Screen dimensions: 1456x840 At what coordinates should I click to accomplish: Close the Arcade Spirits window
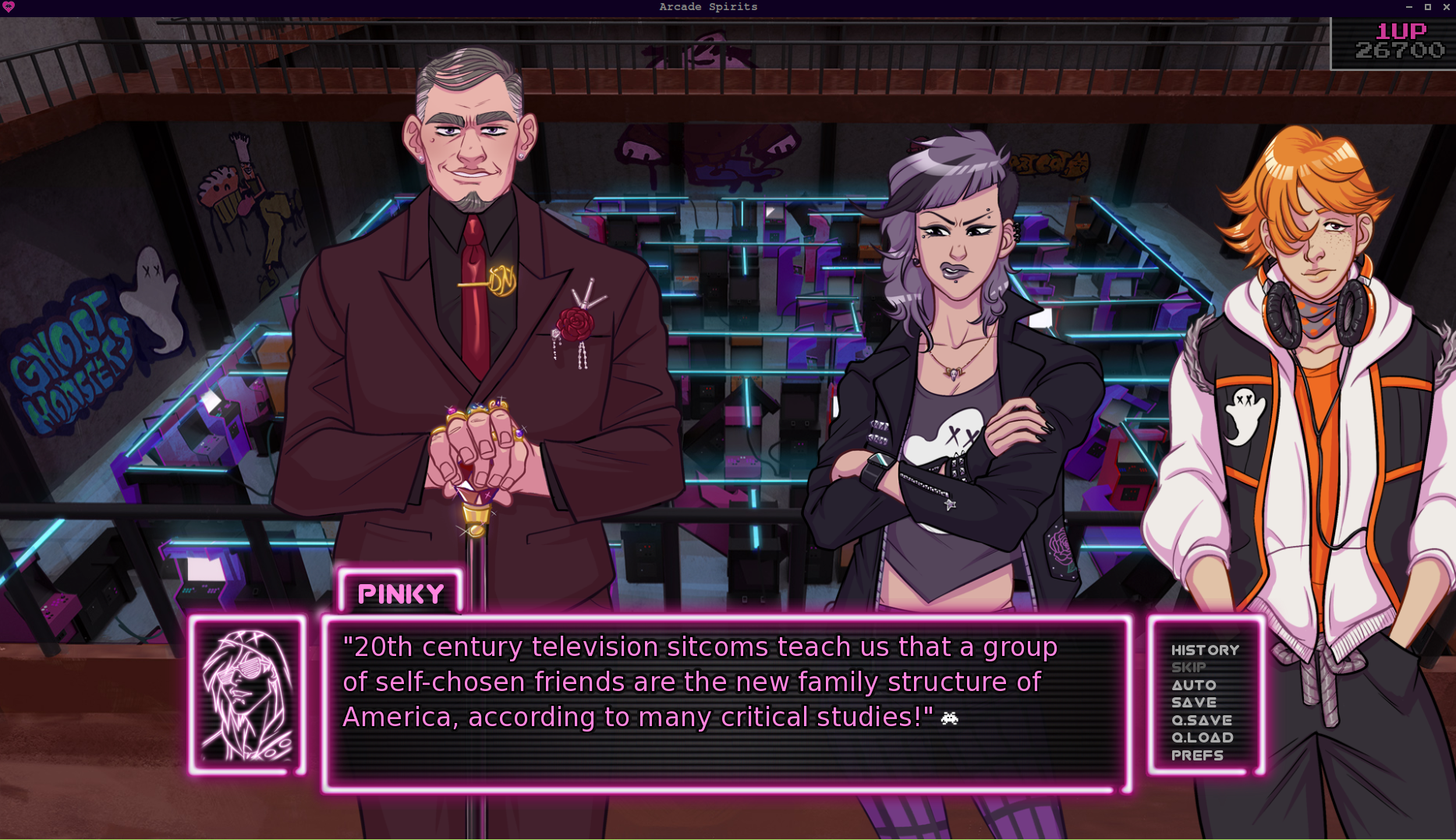(x=1447, y=7)
